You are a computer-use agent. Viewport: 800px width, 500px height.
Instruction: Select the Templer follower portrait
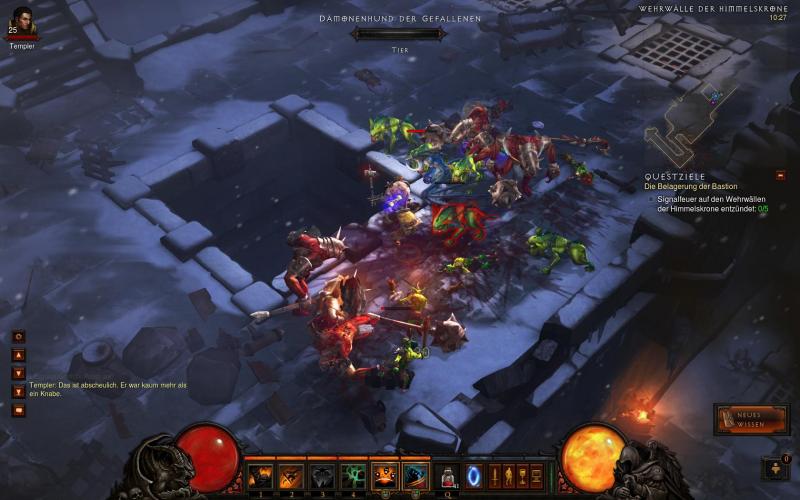tap(22, 19)
